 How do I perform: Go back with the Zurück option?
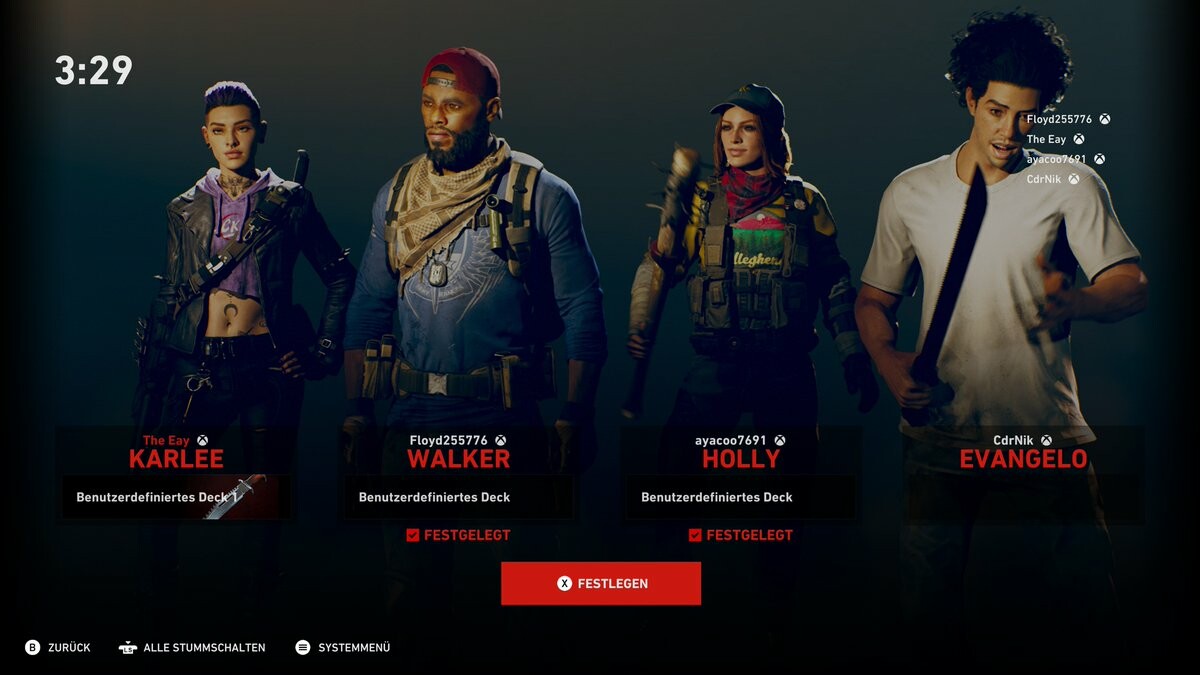(58, 647)
